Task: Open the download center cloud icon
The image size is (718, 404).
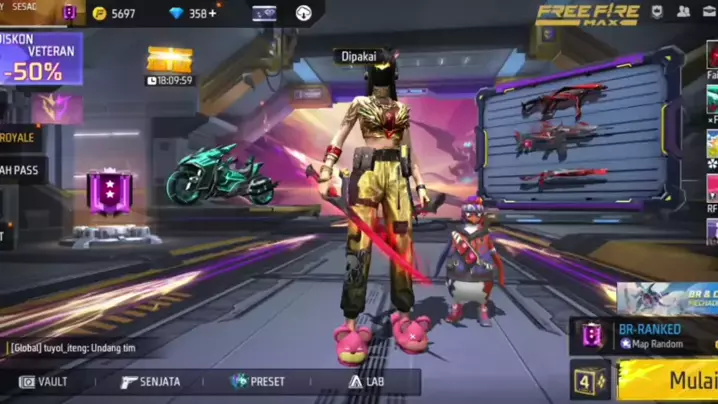Action: [x=304, y=13]
